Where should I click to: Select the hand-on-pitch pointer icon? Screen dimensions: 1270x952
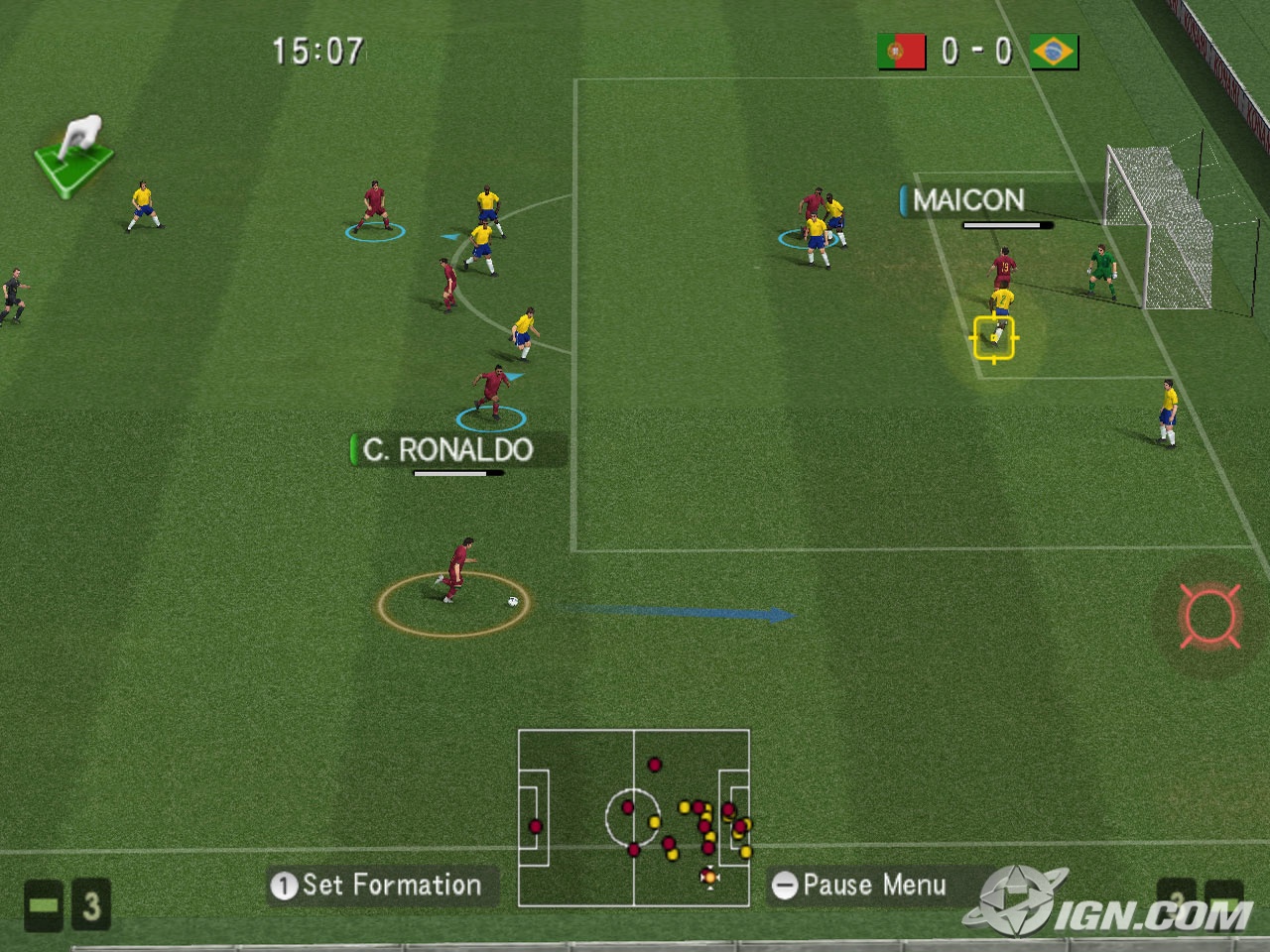pyautogui.click(x=74, y=156)
